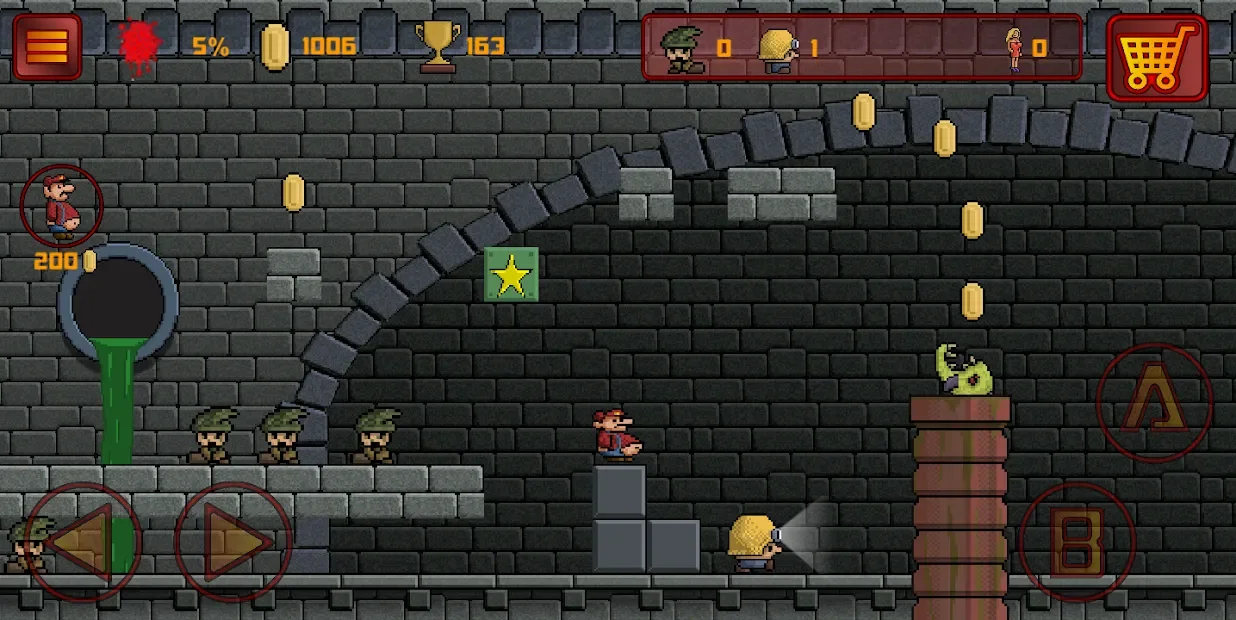Tap the B action button
Image resolution: width=1236 pixels, height=620 pixels.
tap(1077, 542)
